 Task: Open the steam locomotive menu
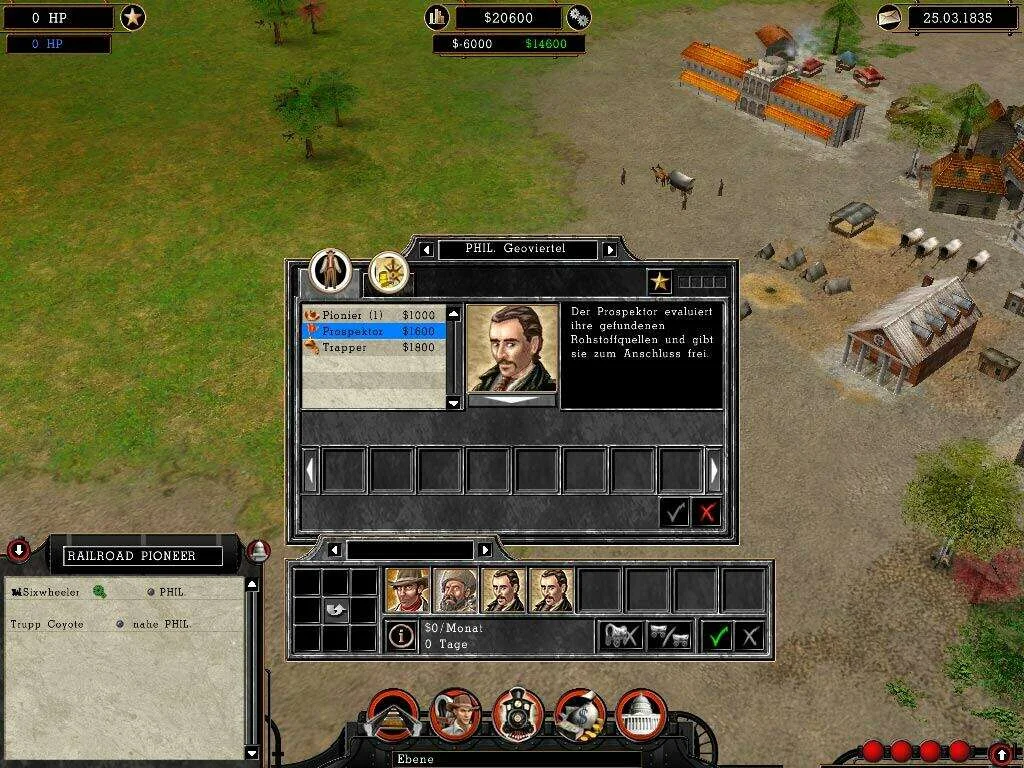(518, 713)
